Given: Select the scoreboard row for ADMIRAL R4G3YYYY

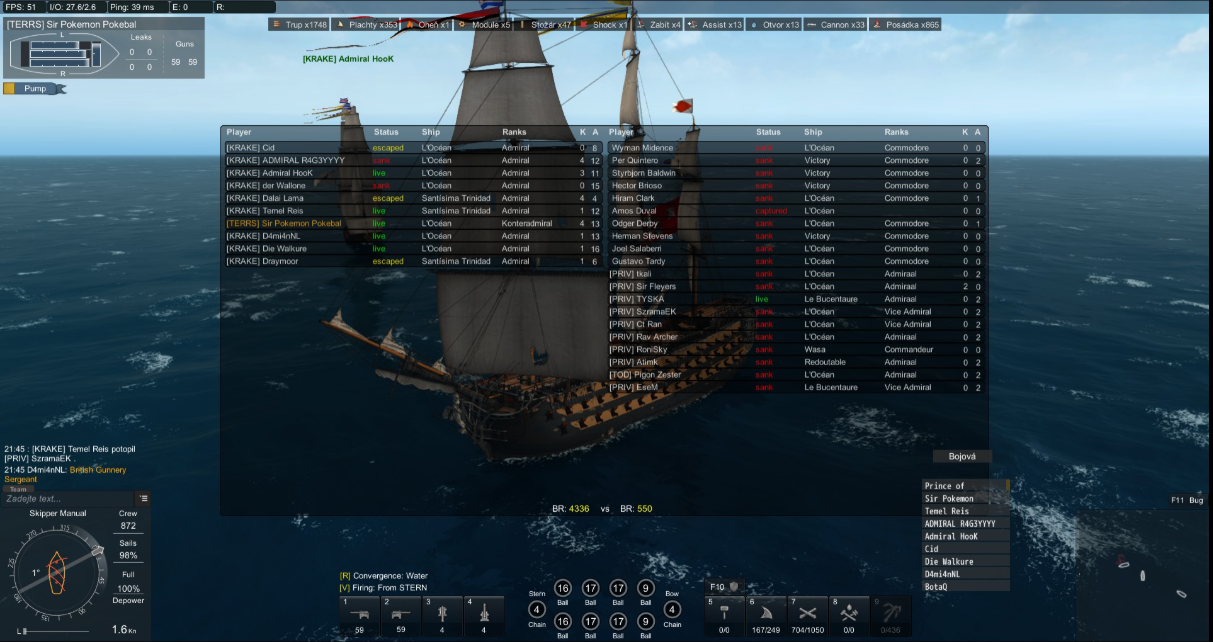Looking at the screenshot, I should 285,160.
